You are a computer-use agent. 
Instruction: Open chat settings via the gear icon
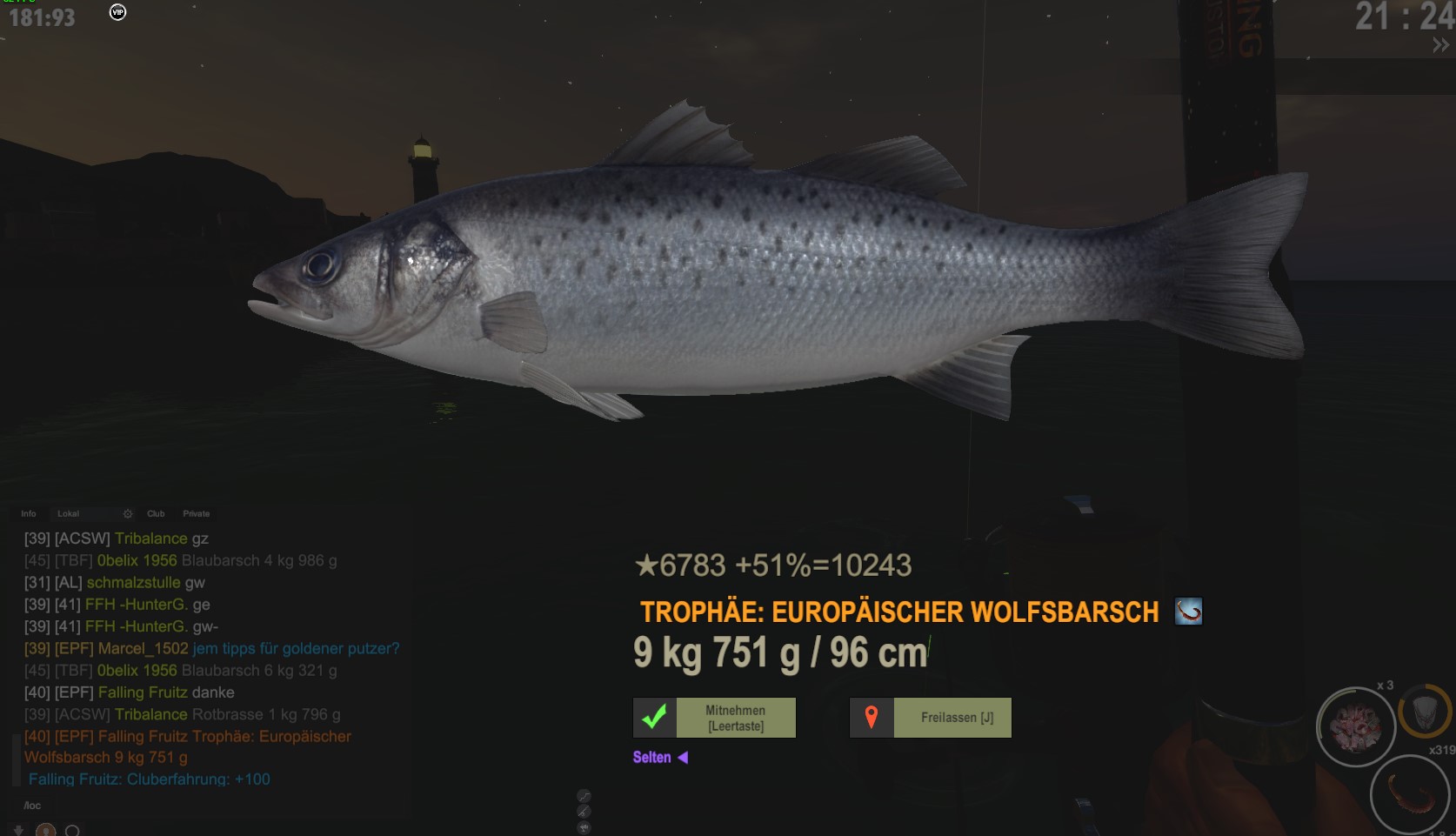[128, 514]
